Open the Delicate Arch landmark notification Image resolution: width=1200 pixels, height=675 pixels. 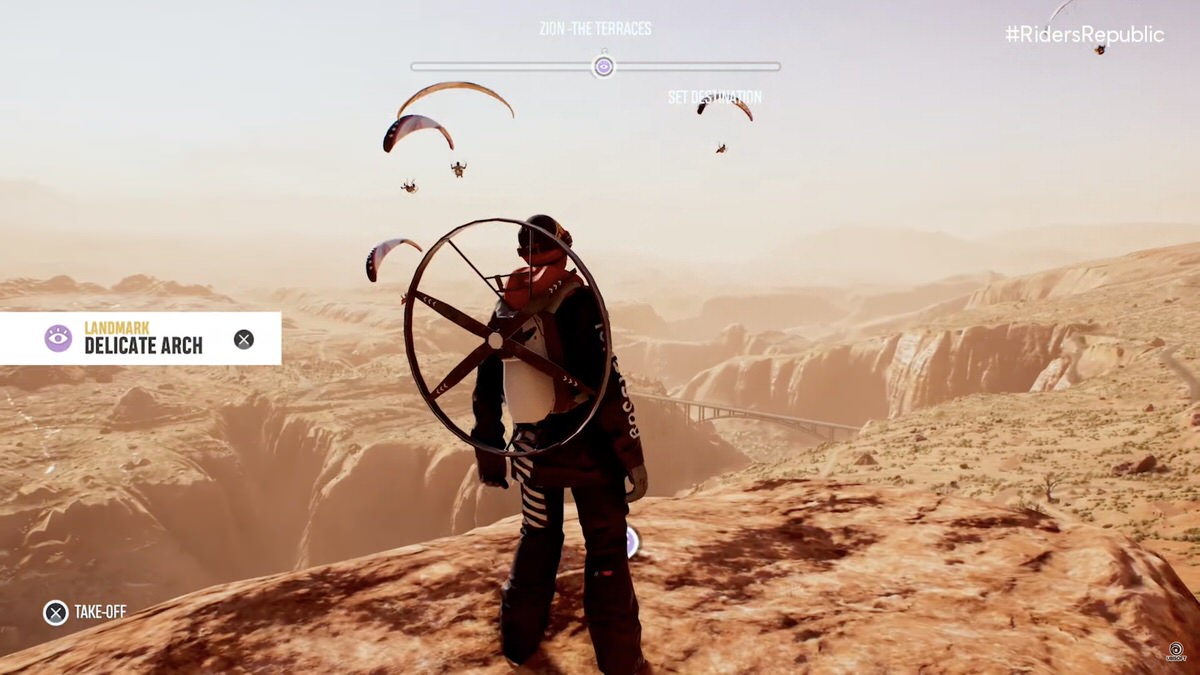pos(143,339)
